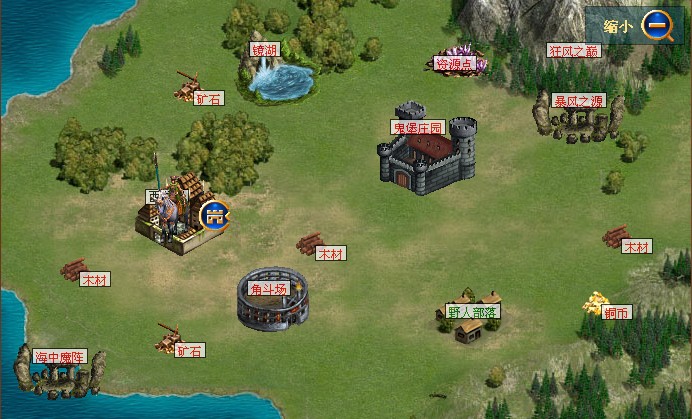Zoom out the map with 缩小 button
The image size is (692, 419).
(x=656, y=25)
